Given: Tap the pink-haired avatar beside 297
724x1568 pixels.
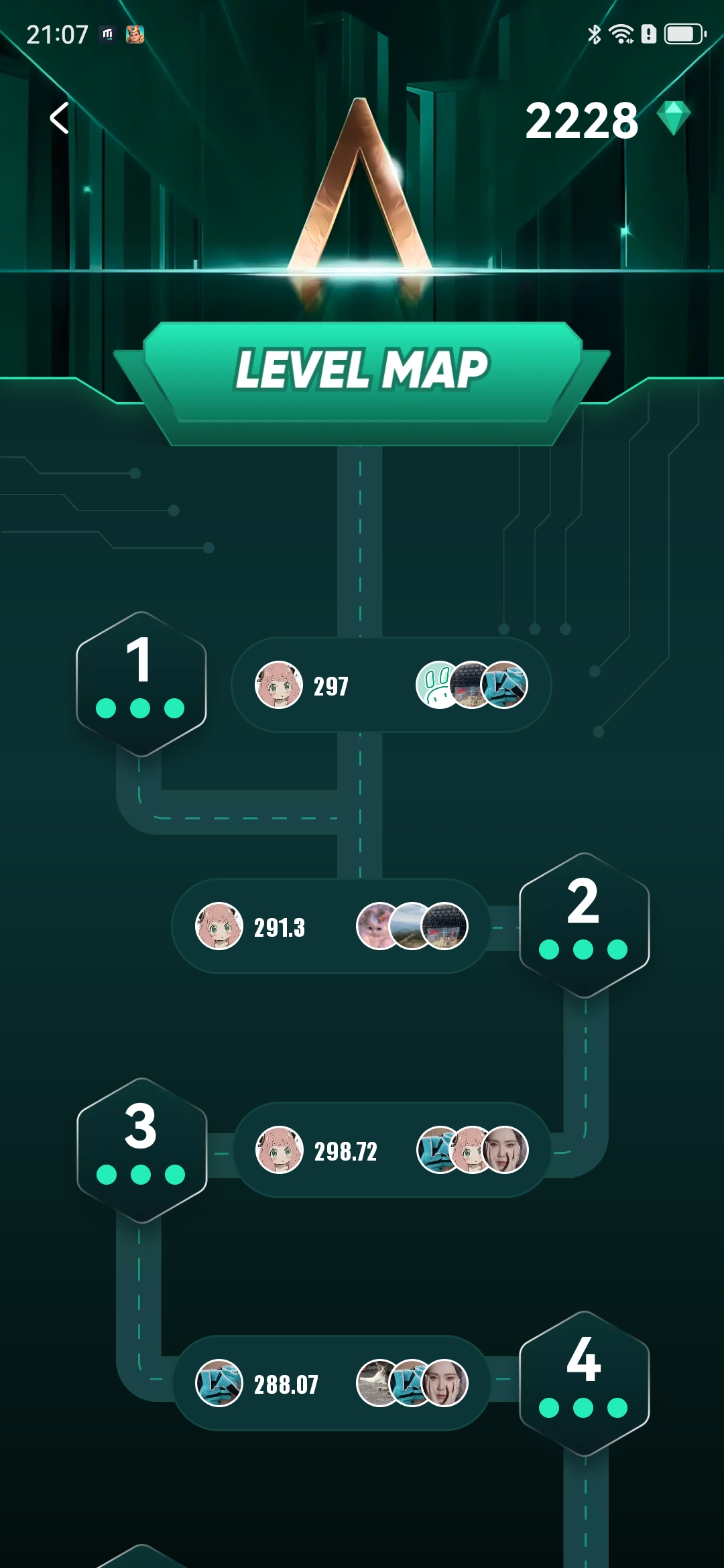Looking at the screenshot, I should click(279, 685).
